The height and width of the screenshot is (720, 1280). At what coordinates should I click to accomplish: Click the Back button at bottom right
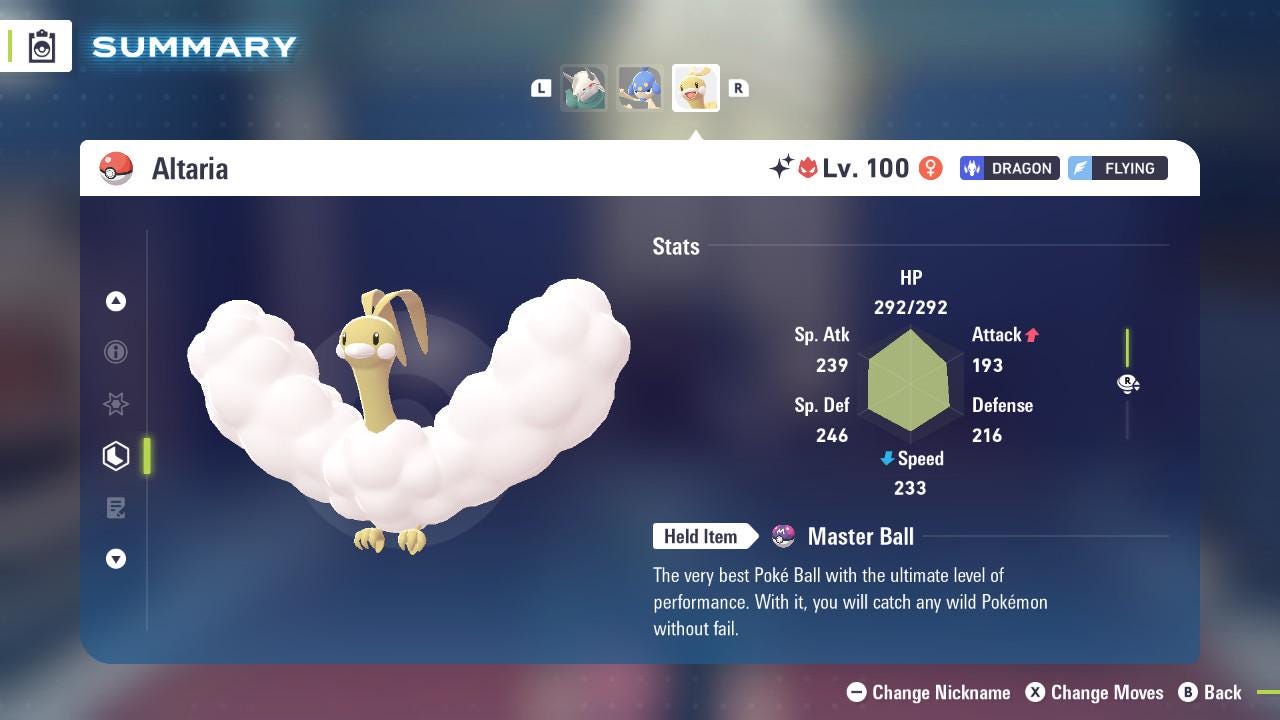[1211, 692]
